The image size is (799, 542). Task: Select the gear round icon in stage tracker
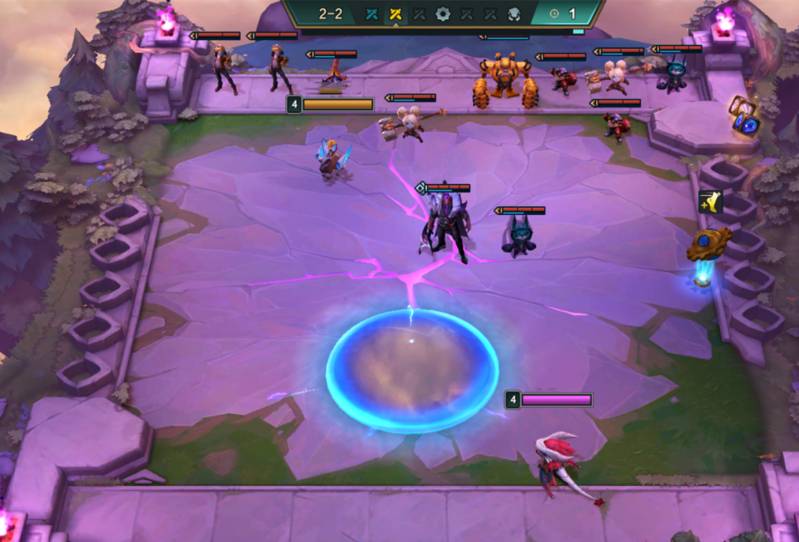point(442,15)
